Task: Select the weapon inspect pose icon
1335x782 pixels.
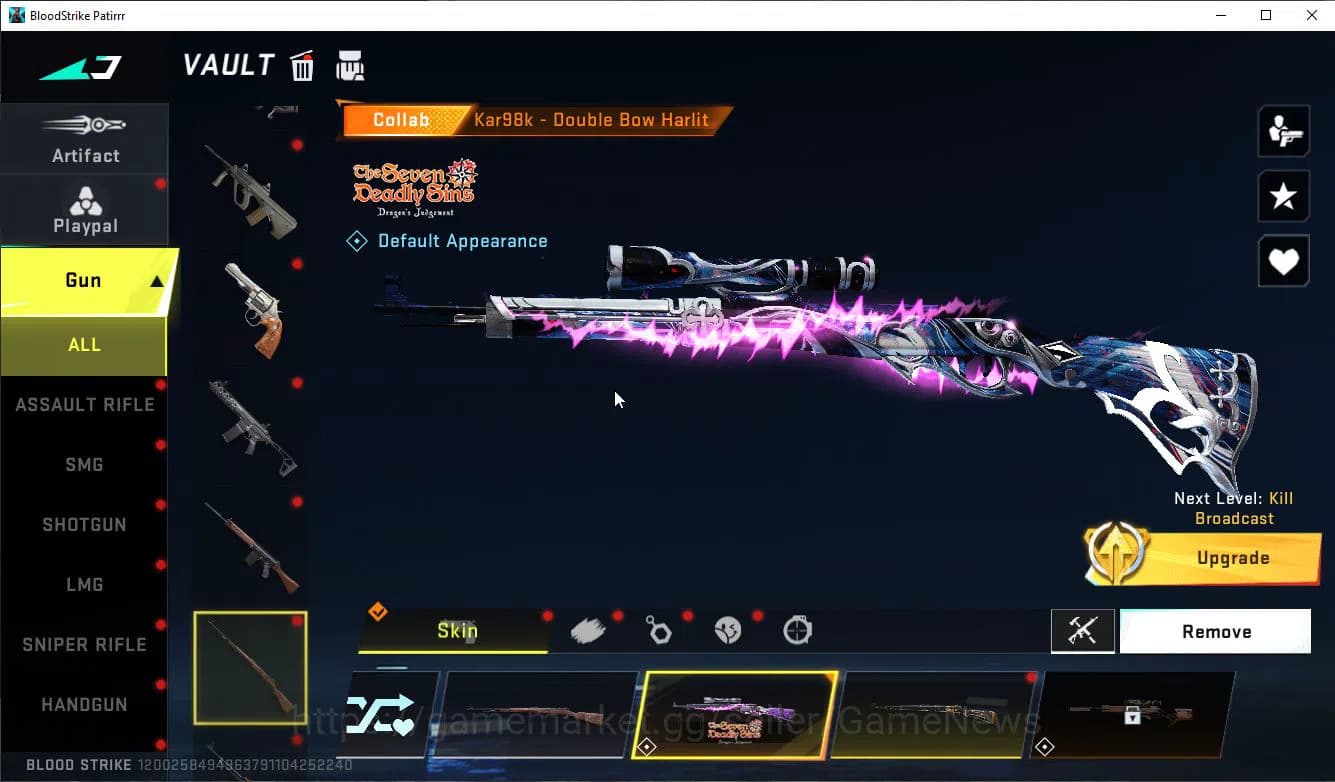Action: [x=1283, y=130]
